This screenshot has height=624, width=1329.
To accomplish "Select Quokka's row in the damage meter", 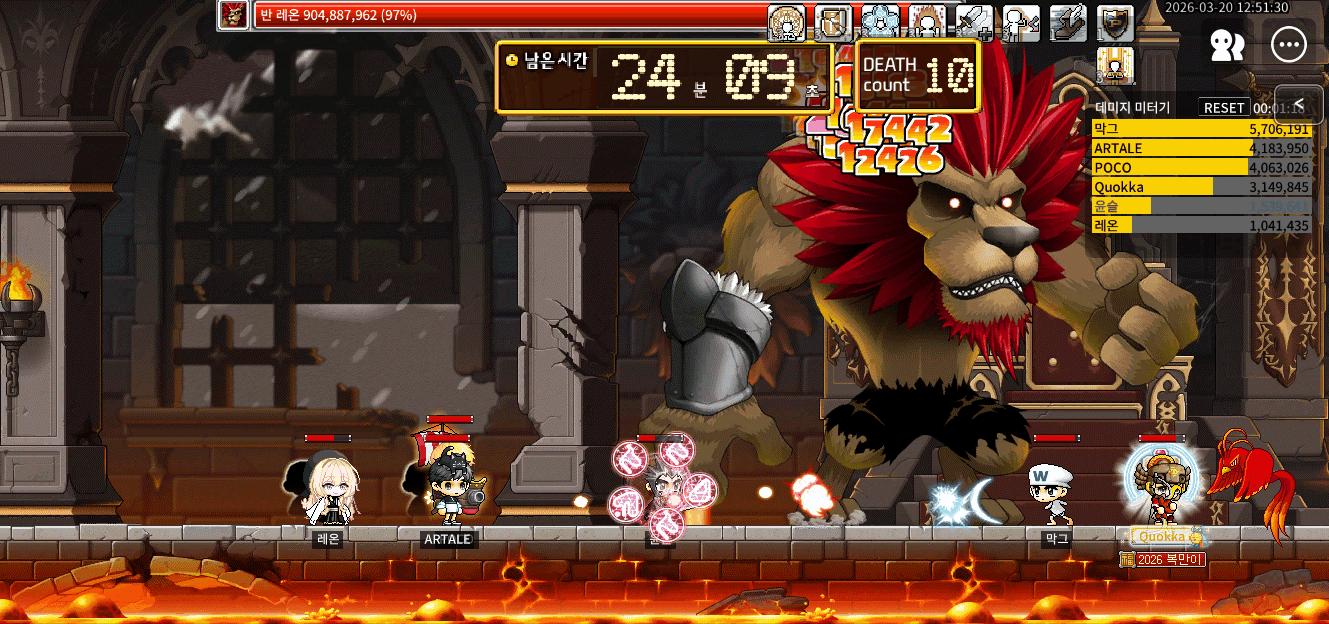I will coord(1200,186).
